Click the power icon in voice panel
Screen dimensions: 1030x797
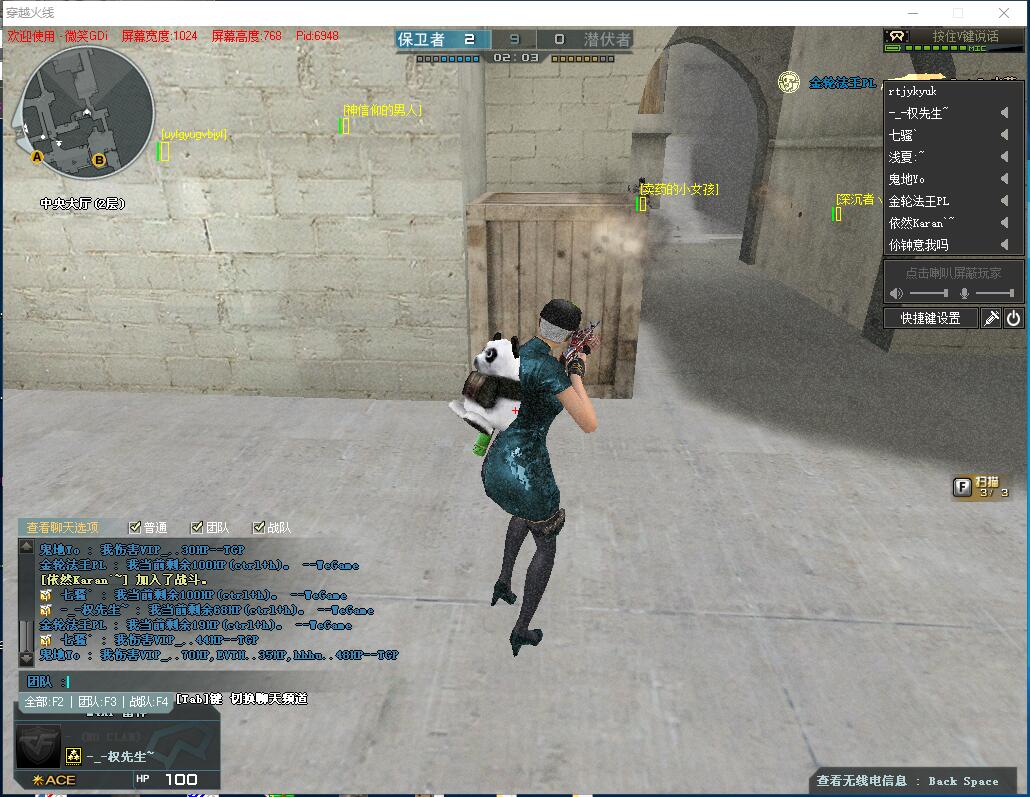tap(1013, 318)
